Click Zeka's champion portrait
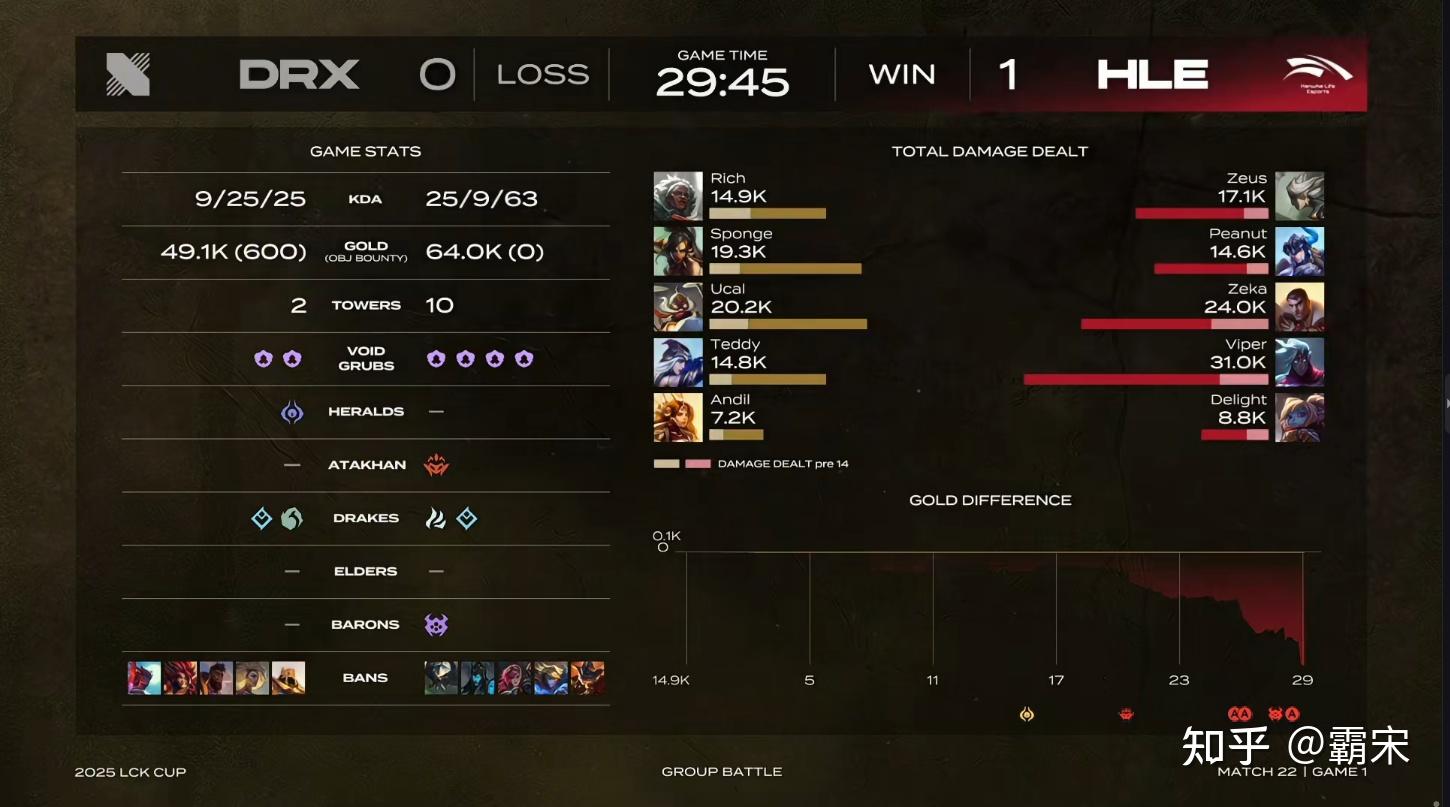The width and height of the screenshot is (1450, 807). coord(1300,307)
